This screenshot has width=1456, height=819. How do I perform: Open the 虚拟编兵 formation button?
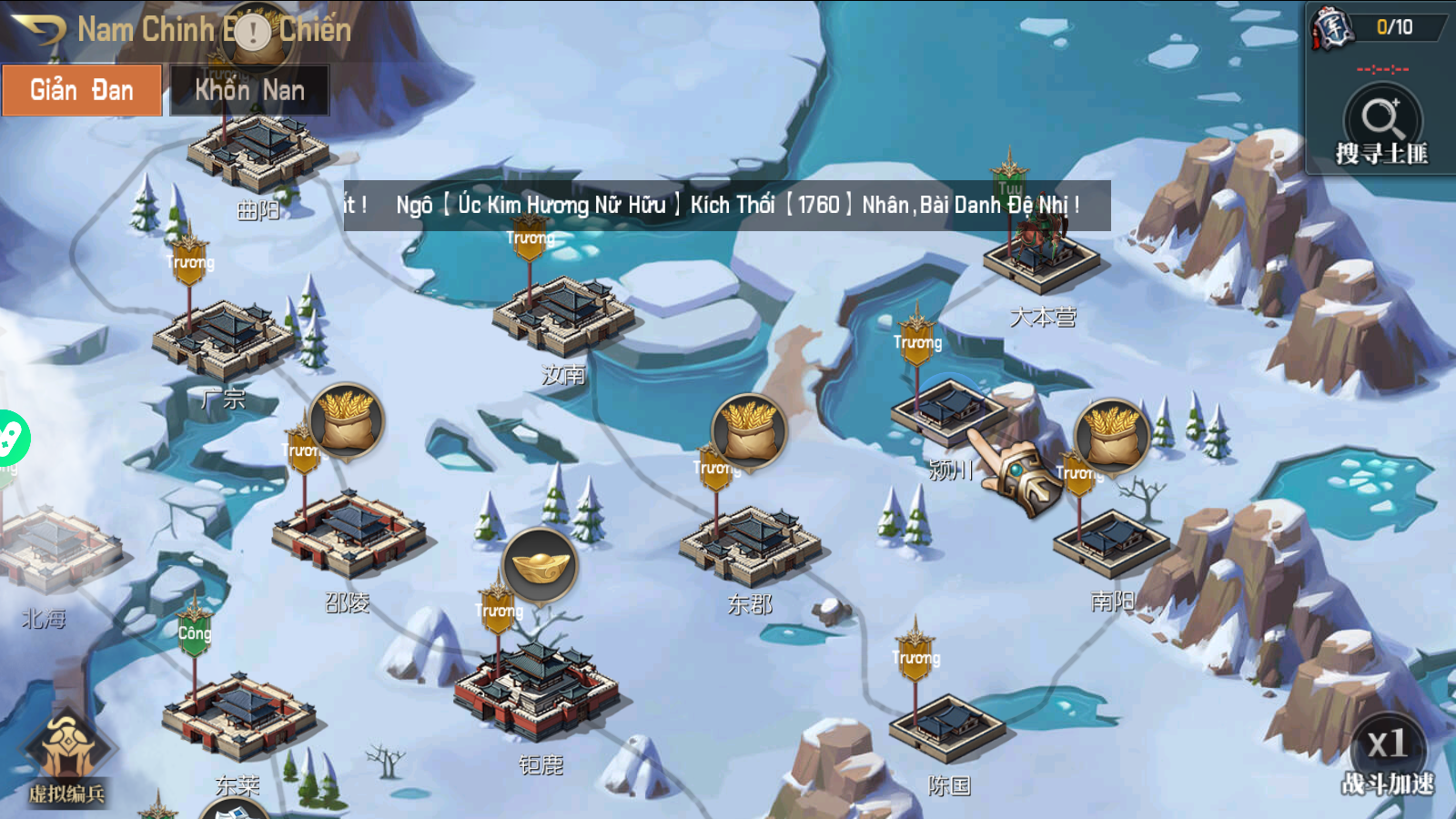coord(66,755)
